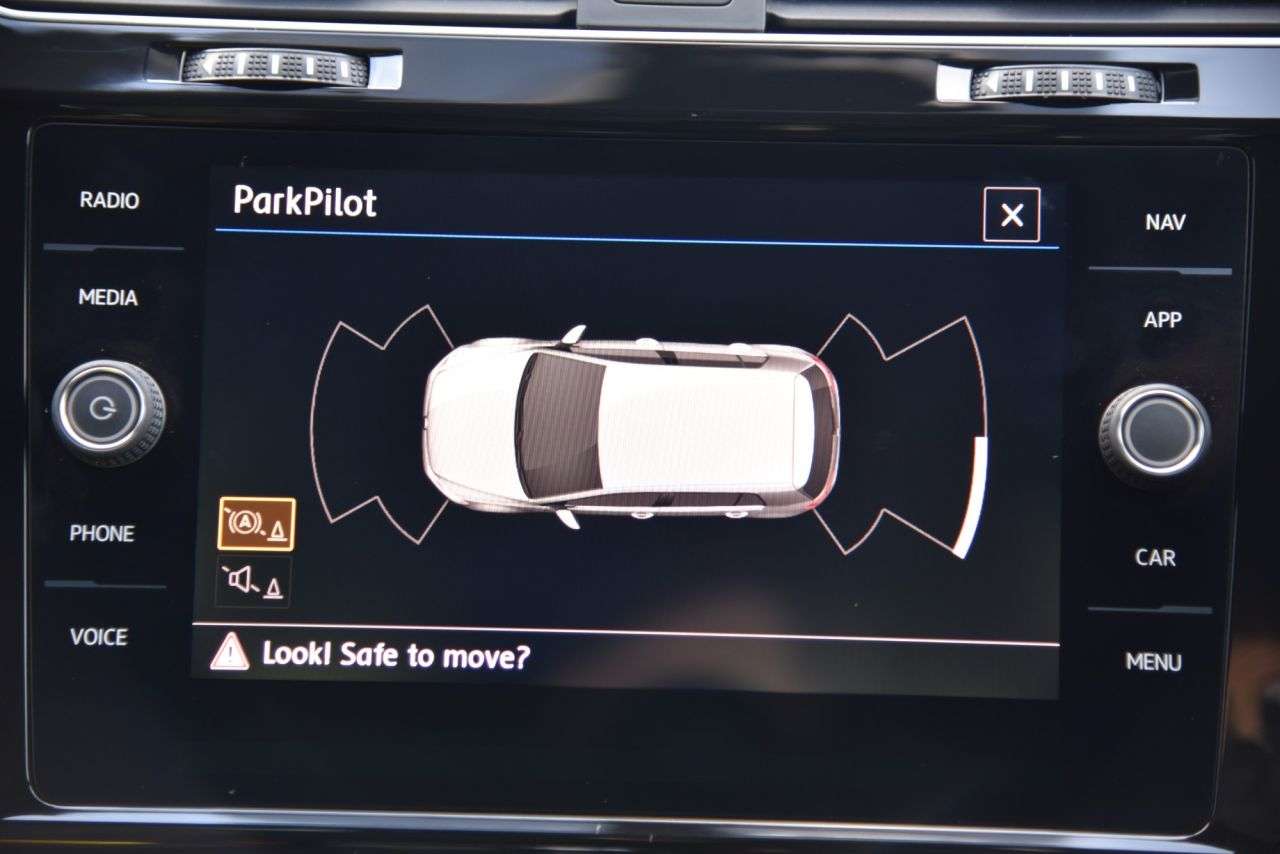The width and height of the screenshot is (1280, 854).
Task: Toggle the automatic braking icon
Action: (257, 524)
